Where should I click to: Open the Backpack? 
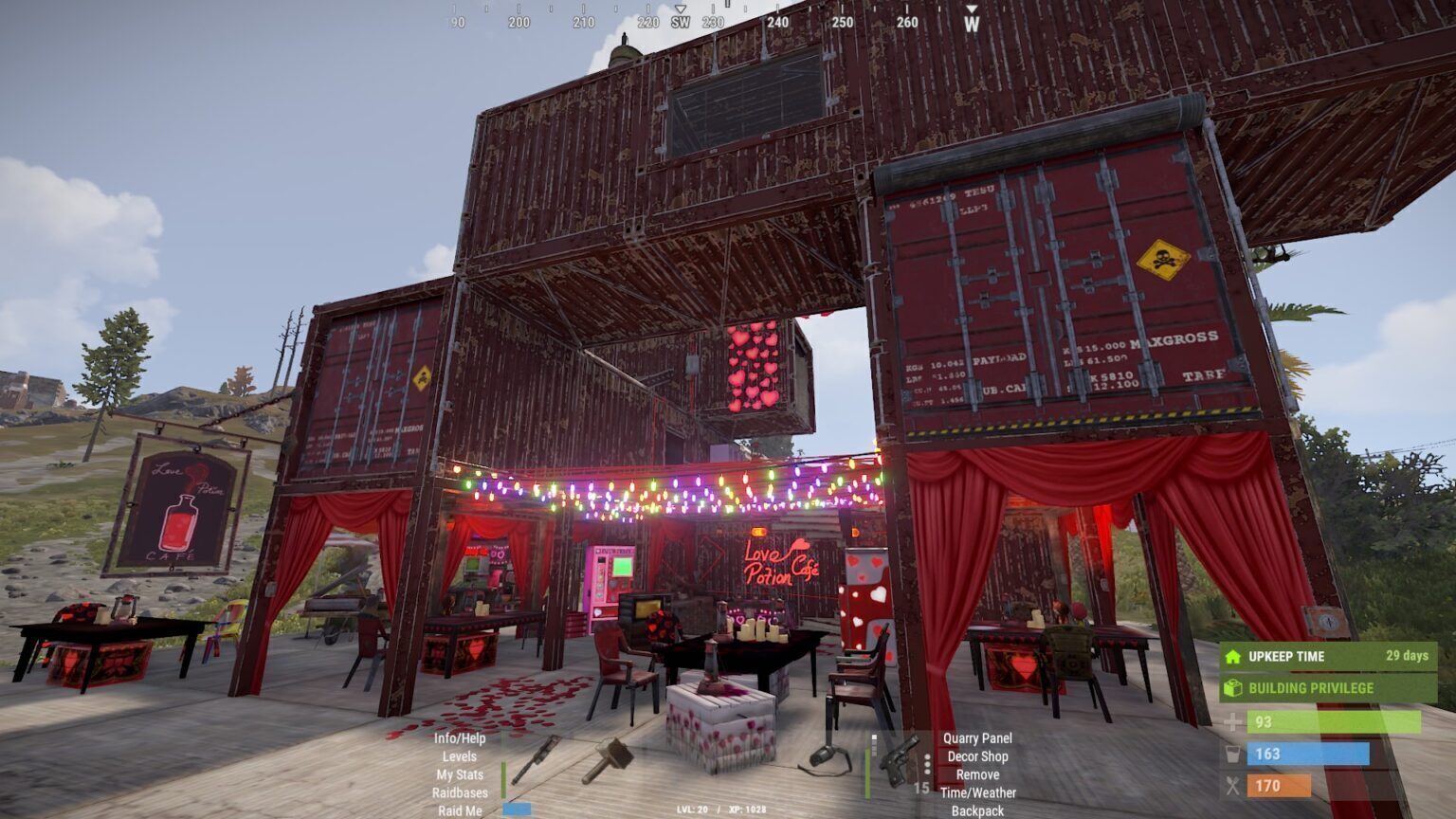(x=977, y=810)
